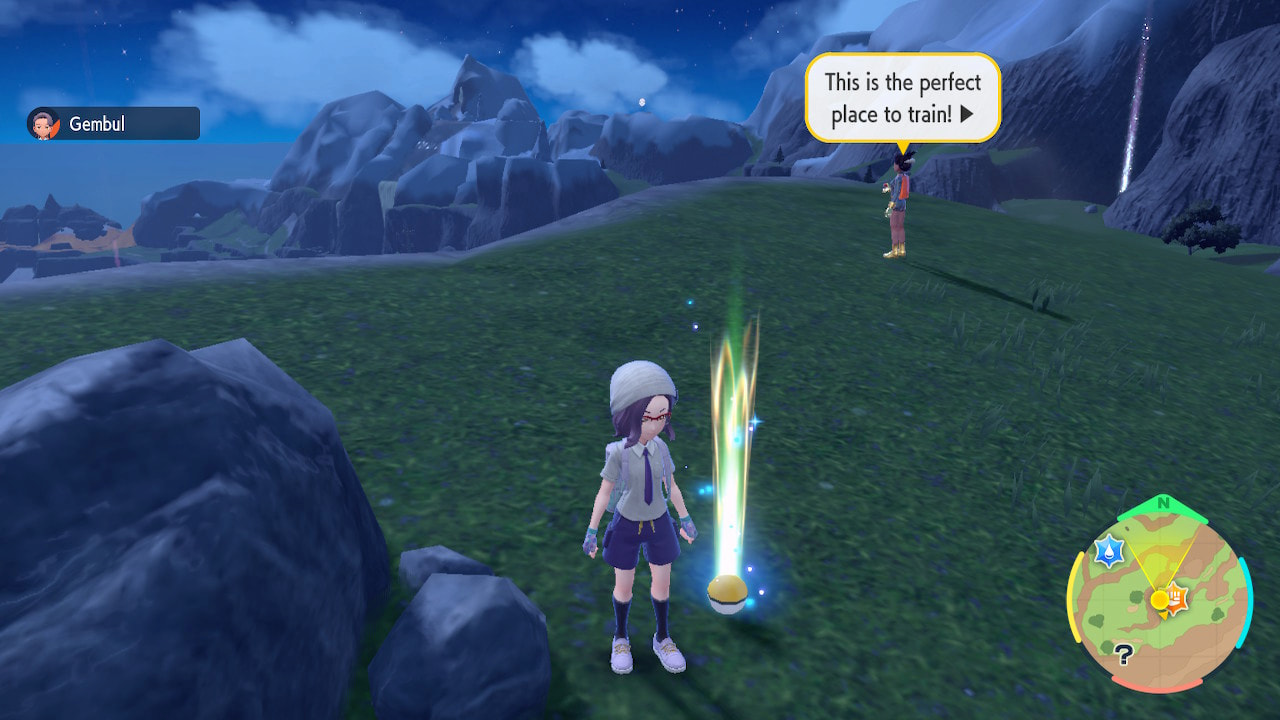Select the yellow player position marker
Viewport: 1280px width, 720px height.
click(1158, 600)
